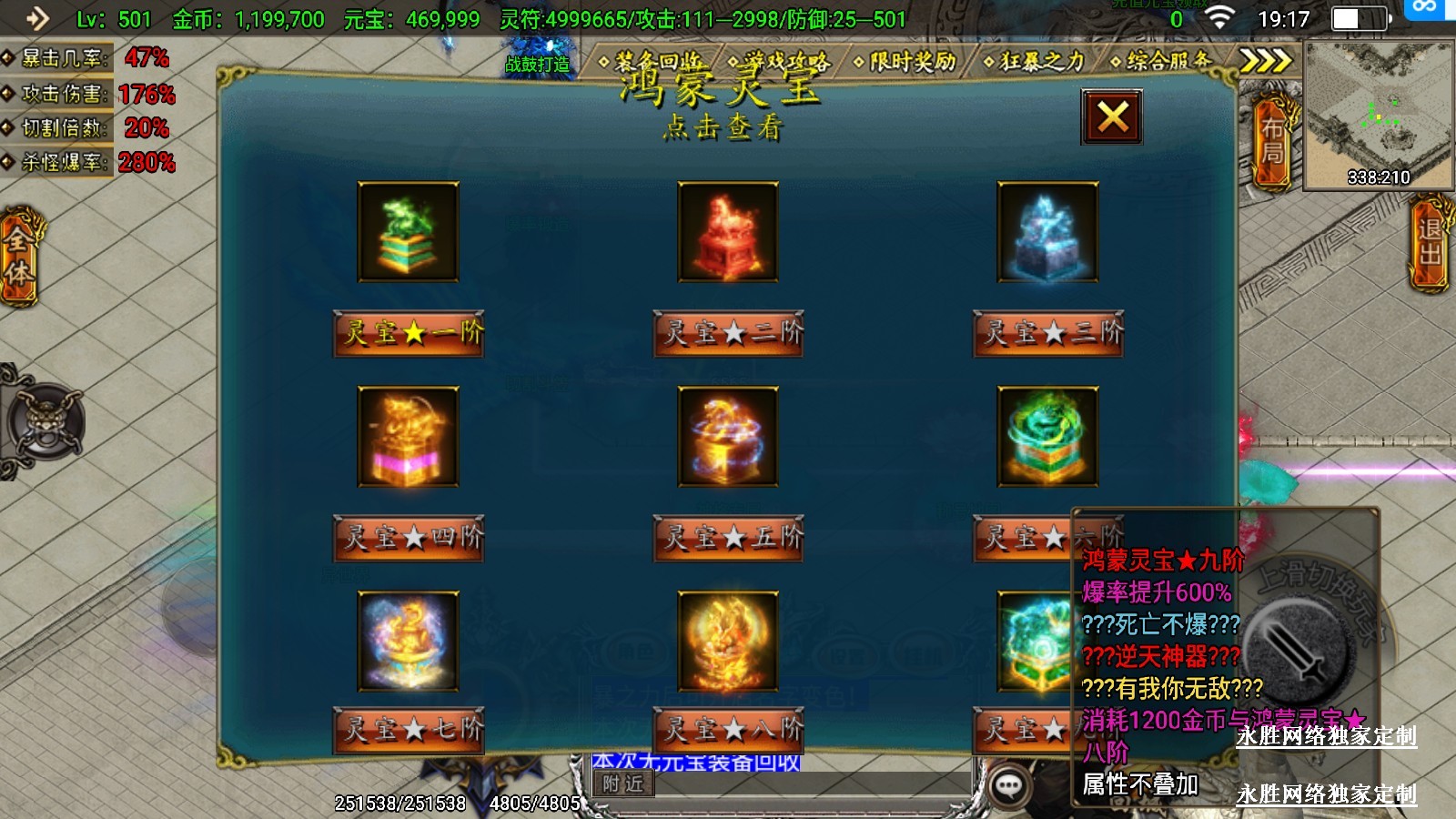
Task: Select the 灵宝★八阶 button
Action: click(x=729, y=730)
